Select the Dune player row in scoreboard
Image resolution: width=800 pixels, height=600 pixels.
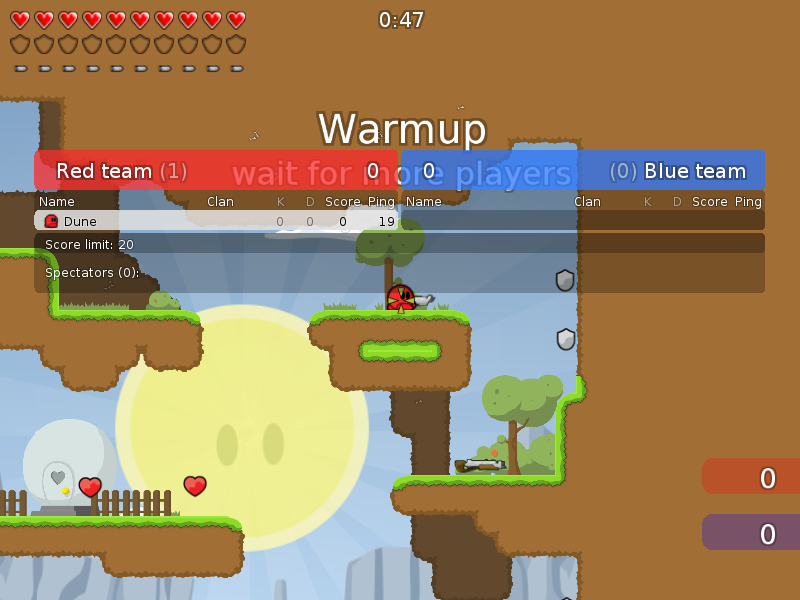216,221
